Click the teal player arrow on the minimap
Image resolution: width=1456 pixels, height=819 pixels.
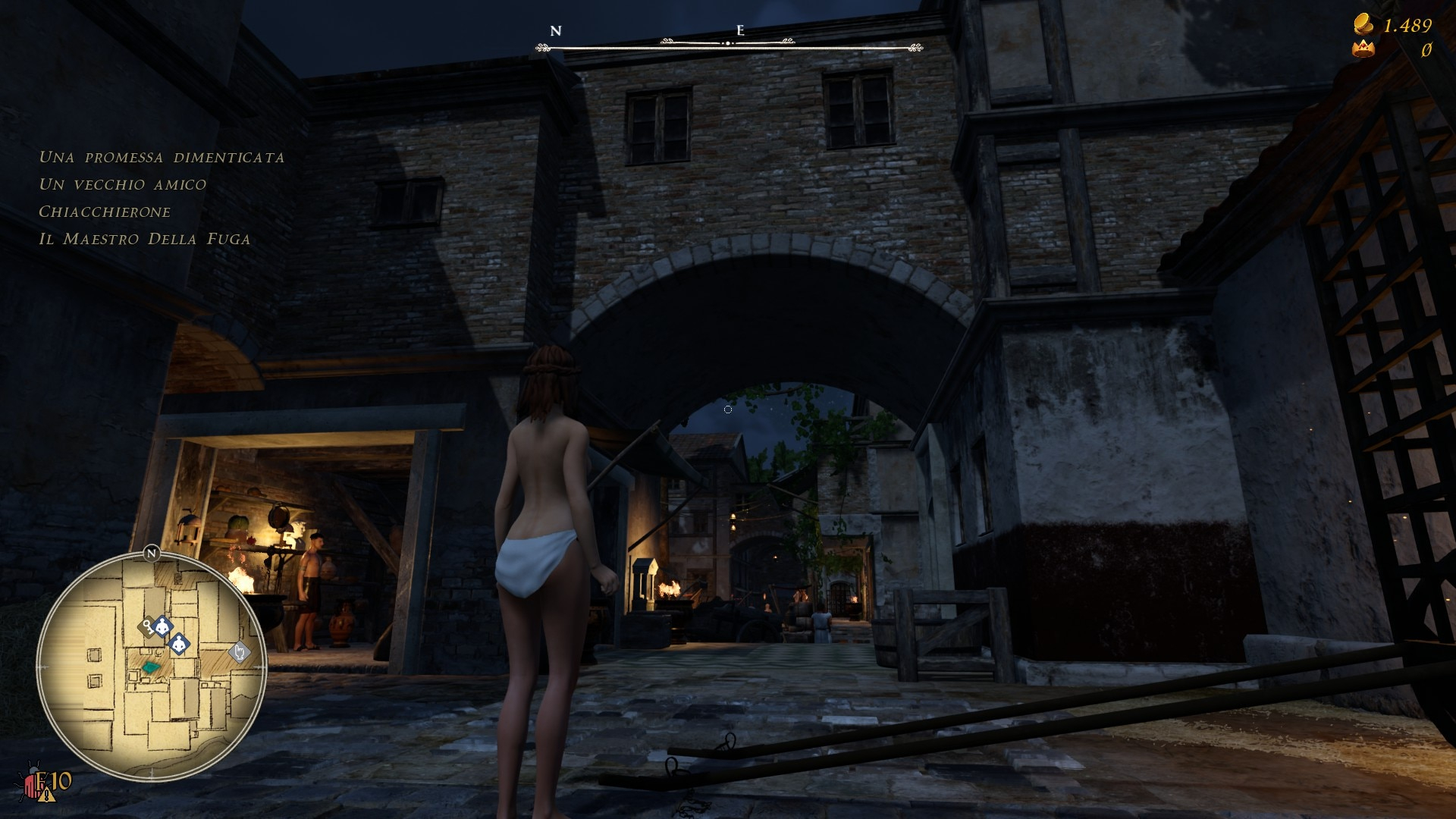pyautogui.click(x=152, y=667)
